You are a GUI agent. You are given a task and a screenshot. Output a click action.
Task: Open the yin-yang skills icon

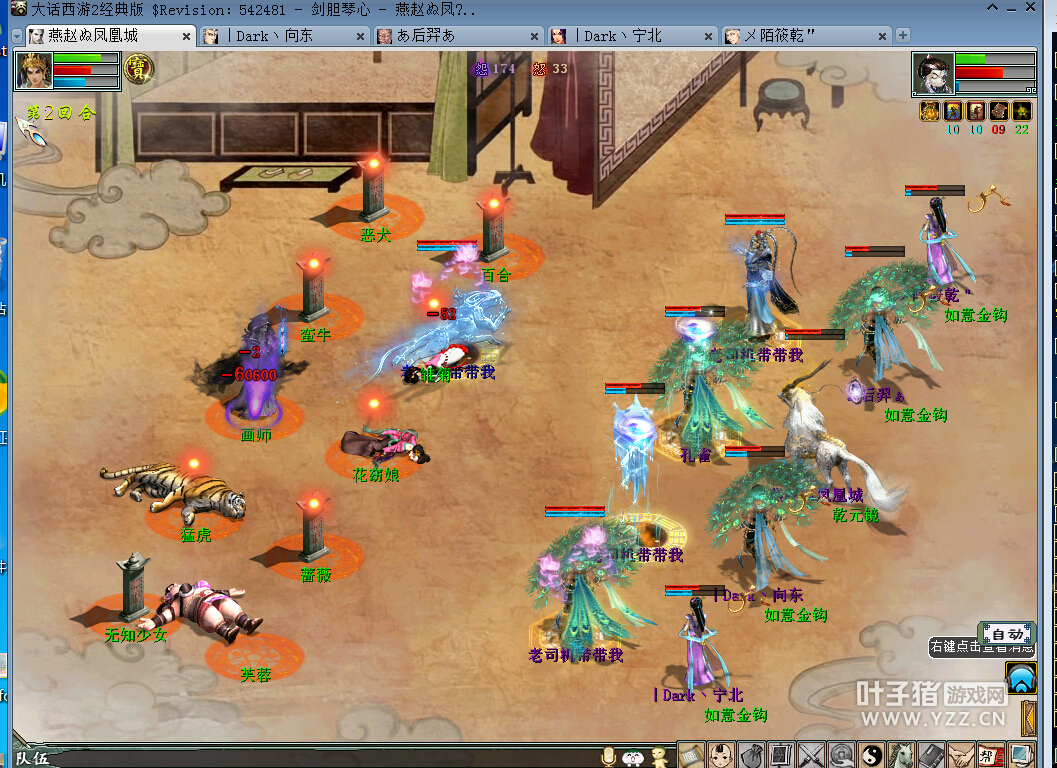tap(871, 755)
